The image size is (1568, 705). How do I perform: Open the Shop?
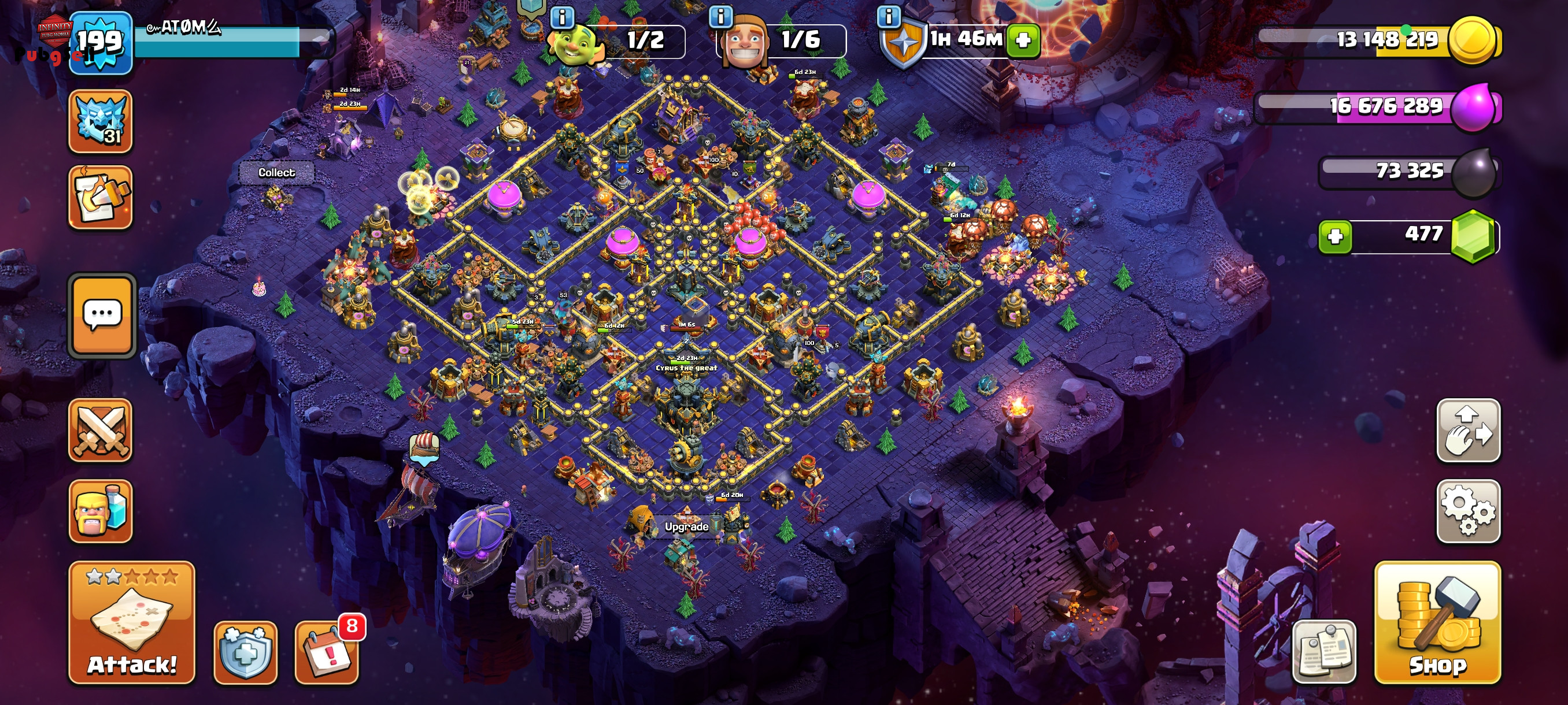[1437, 623]
